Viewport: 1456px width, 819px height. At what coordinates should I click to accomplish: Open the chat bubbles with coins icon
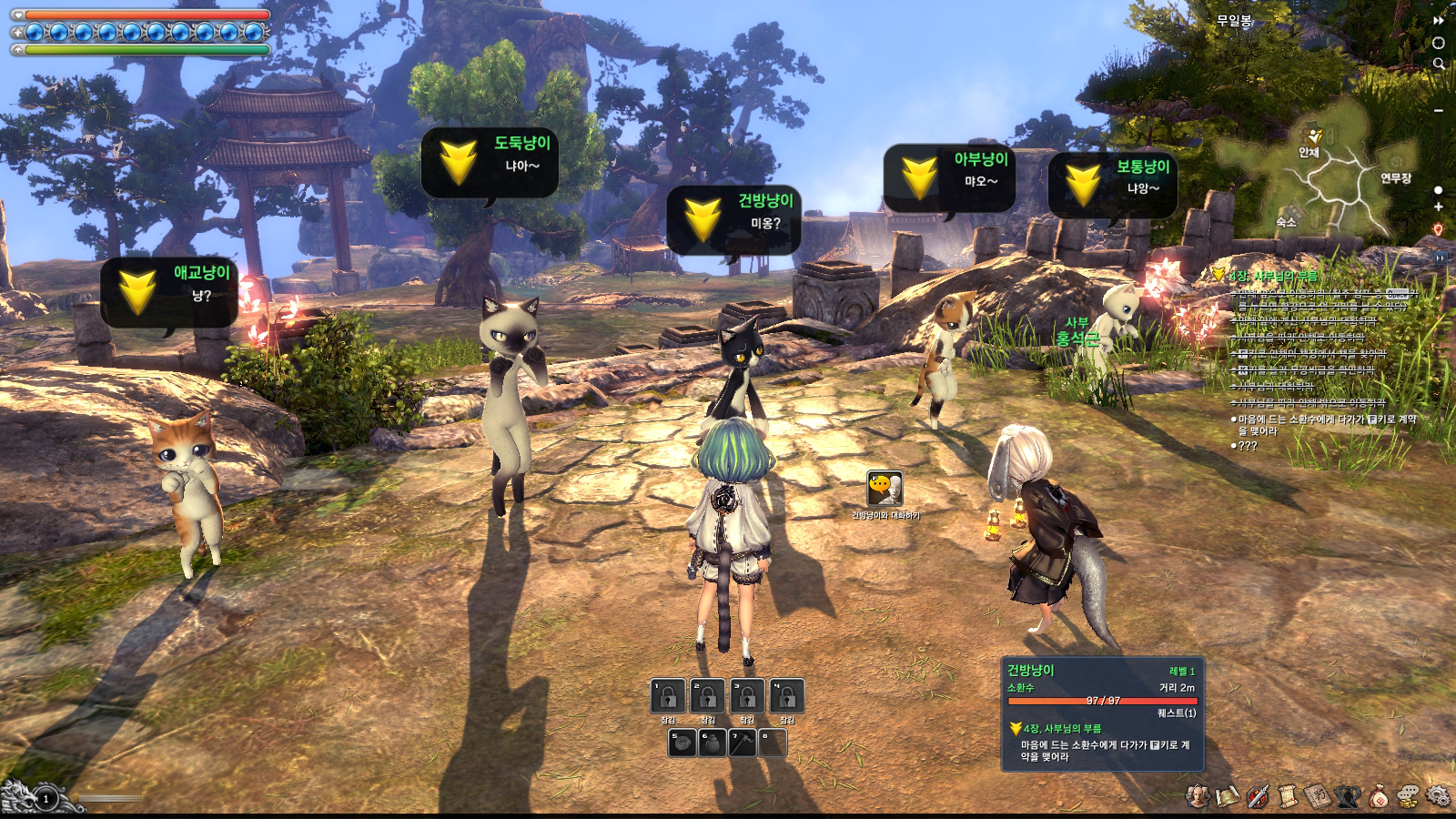(1408, 796)
